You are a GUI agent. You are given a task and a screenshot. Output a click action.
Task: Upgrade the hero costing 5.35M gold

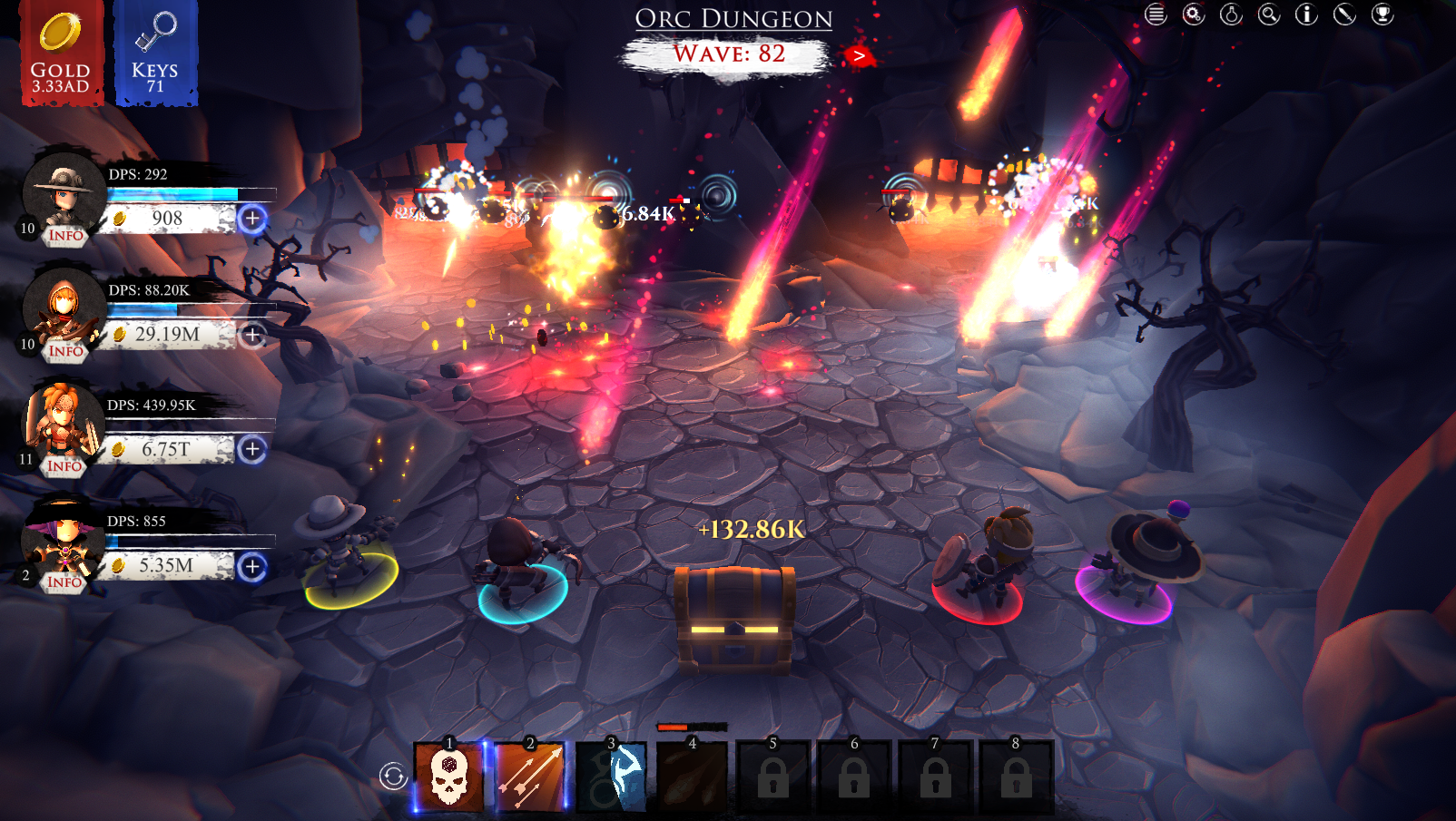click(x=252, y=567)
